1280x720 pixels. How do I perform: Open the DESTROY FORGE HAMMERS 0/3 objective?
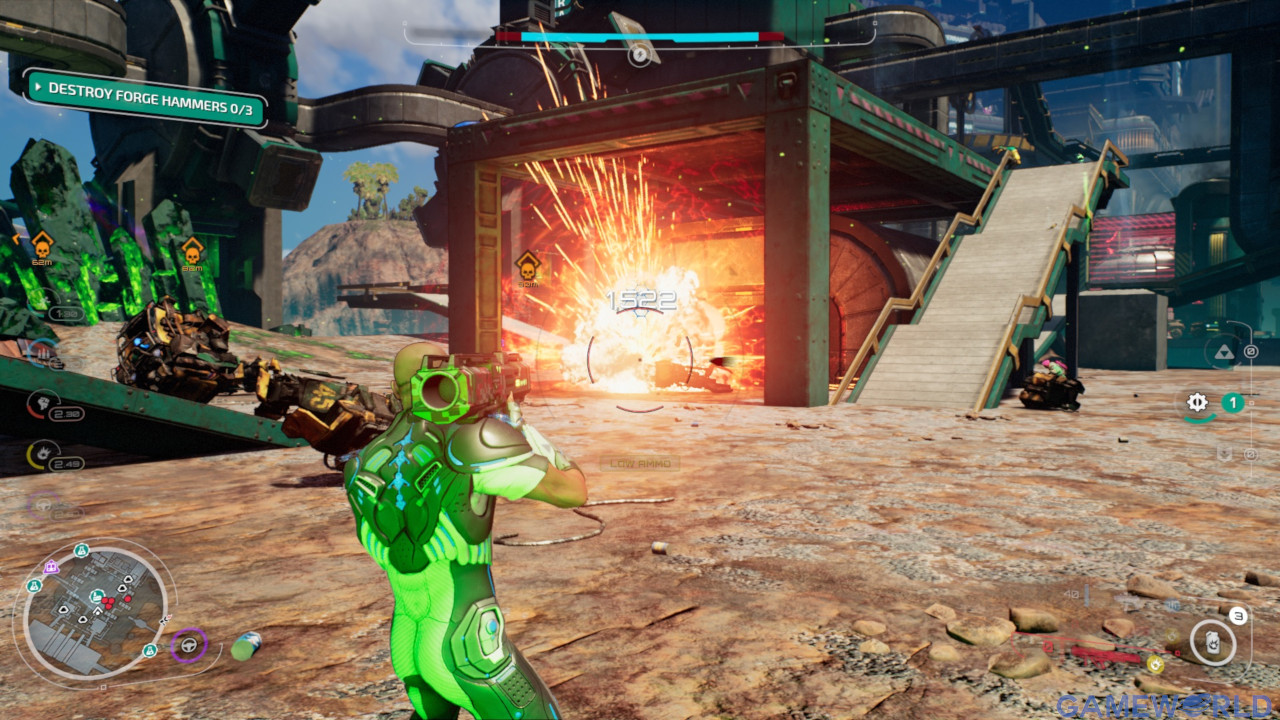(x=150, y=100)
